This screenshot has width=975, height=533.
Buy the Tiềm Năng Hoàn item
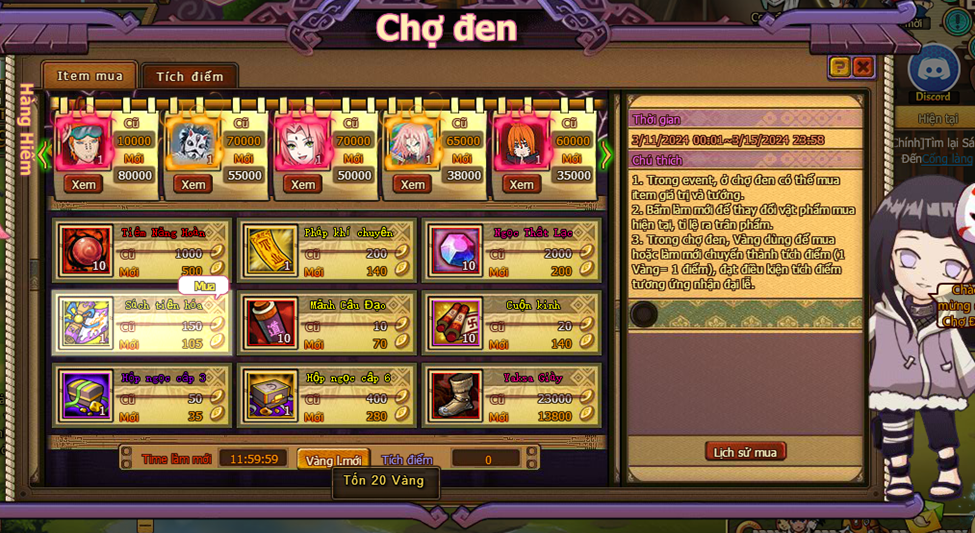86,251
